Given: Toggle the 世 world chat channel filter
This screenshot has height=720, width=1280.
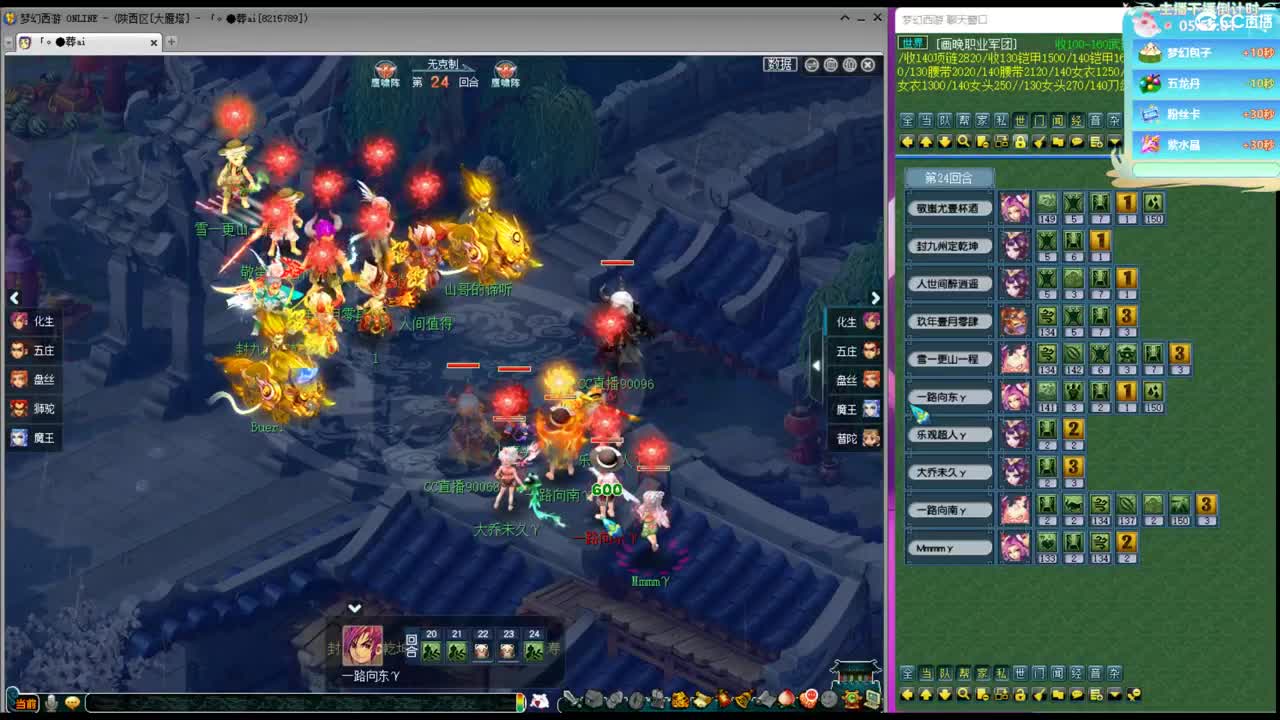Looking at the screenshot, I should coord(1020,119).
